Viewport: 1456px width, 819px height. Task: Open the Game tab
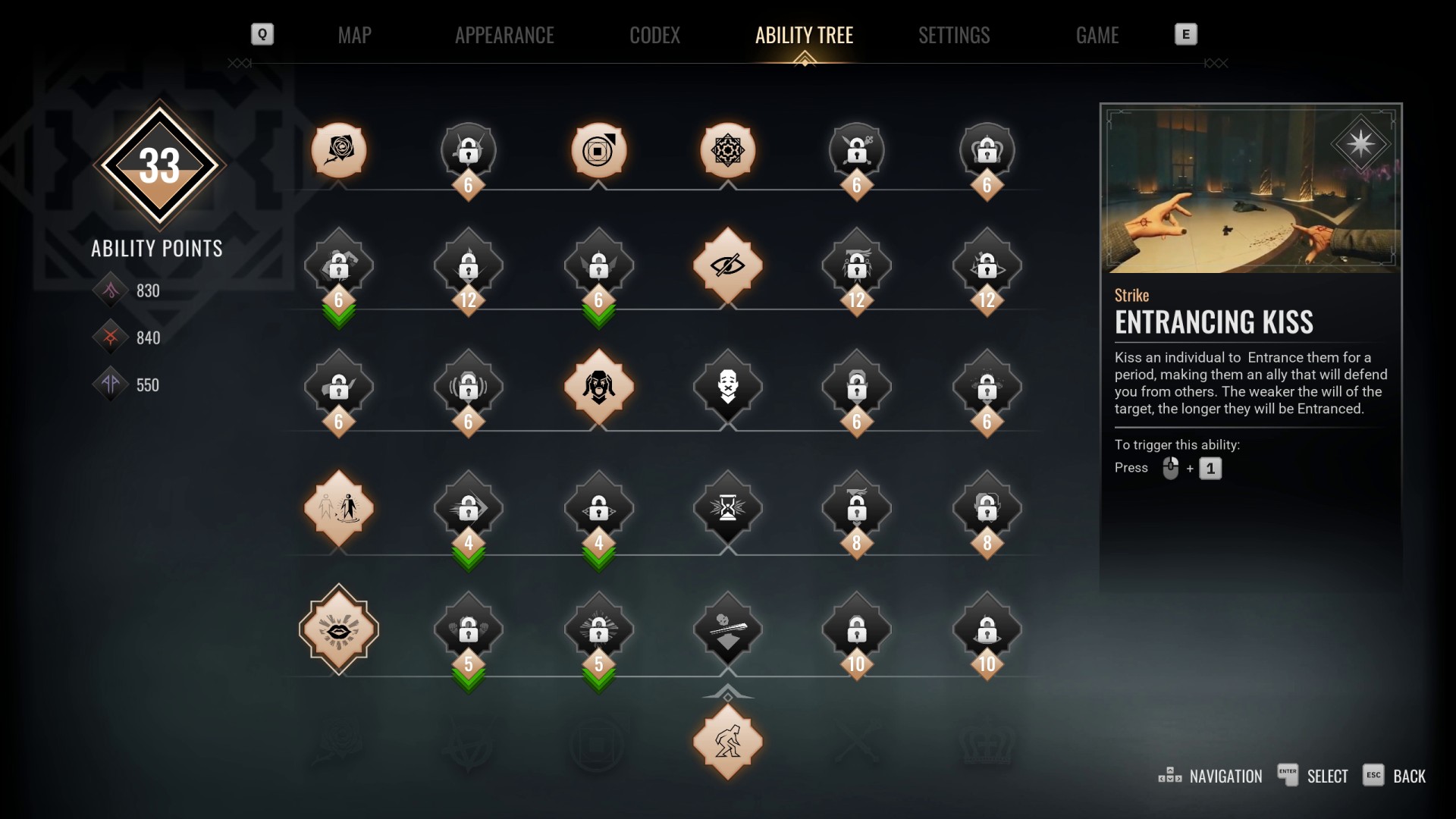coord(1097,35)
